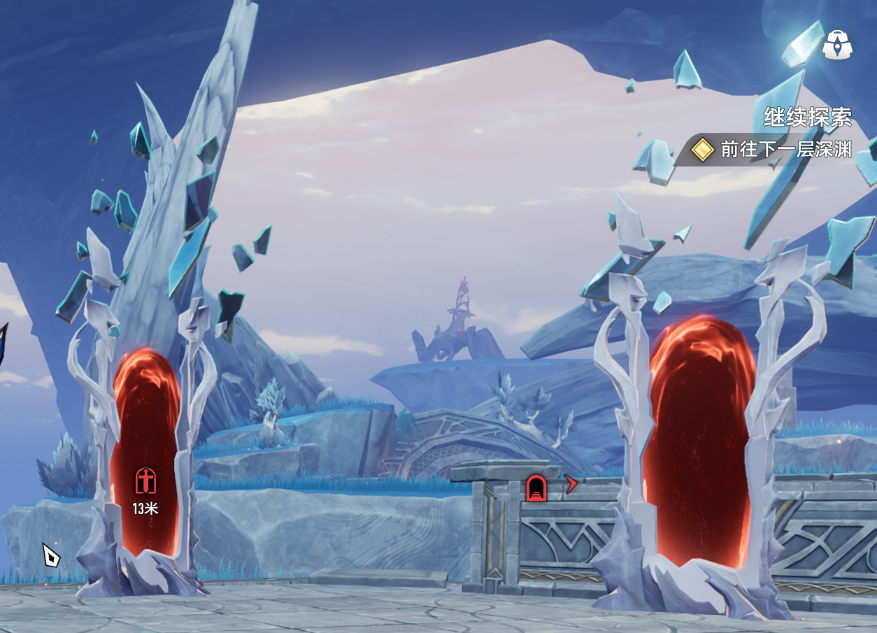The image size is (877, 633).
Task: Click the red archway door marker
Action: pos(536,488)
